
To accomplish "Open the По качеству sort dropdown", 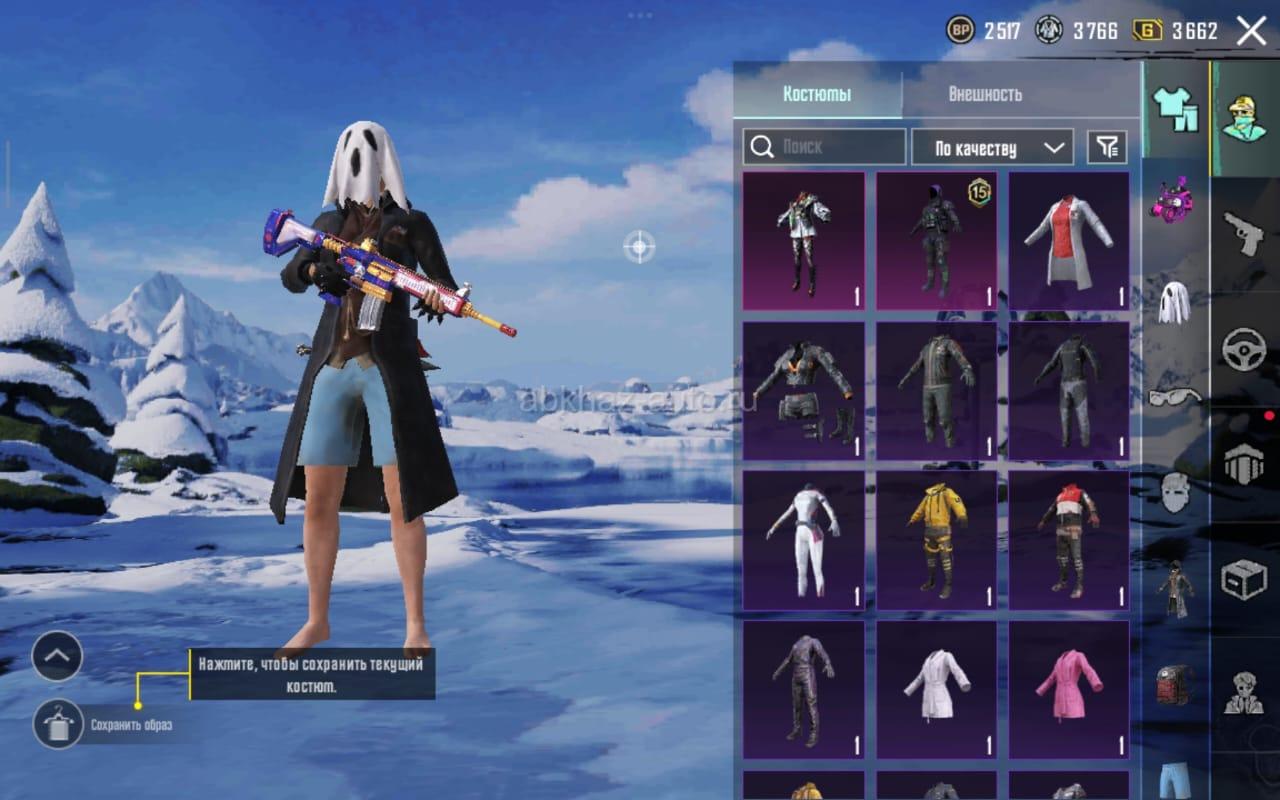I will click(992, 148).
